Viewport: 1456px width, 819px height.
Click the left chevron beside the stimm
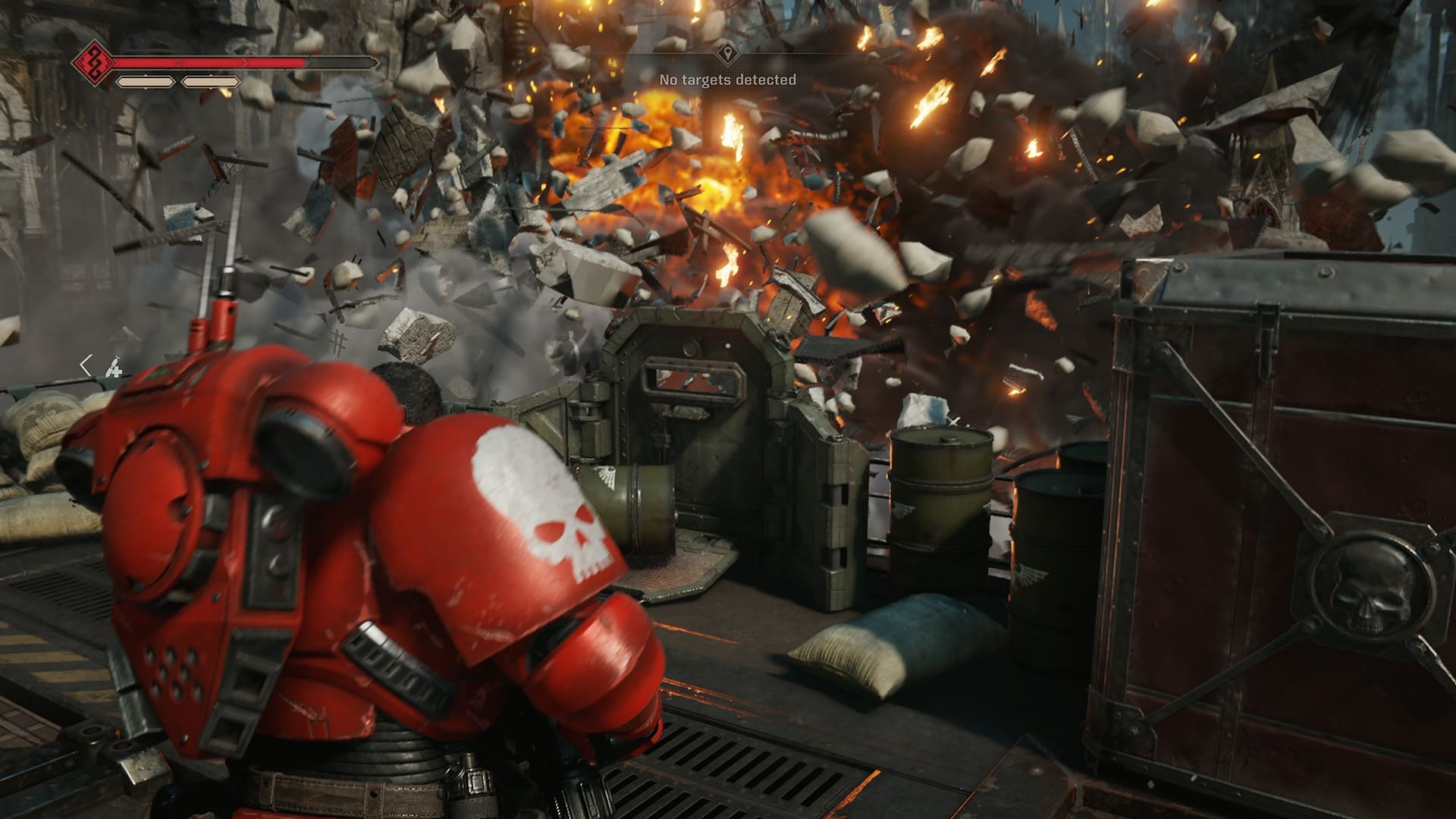[x=86, y=366]
